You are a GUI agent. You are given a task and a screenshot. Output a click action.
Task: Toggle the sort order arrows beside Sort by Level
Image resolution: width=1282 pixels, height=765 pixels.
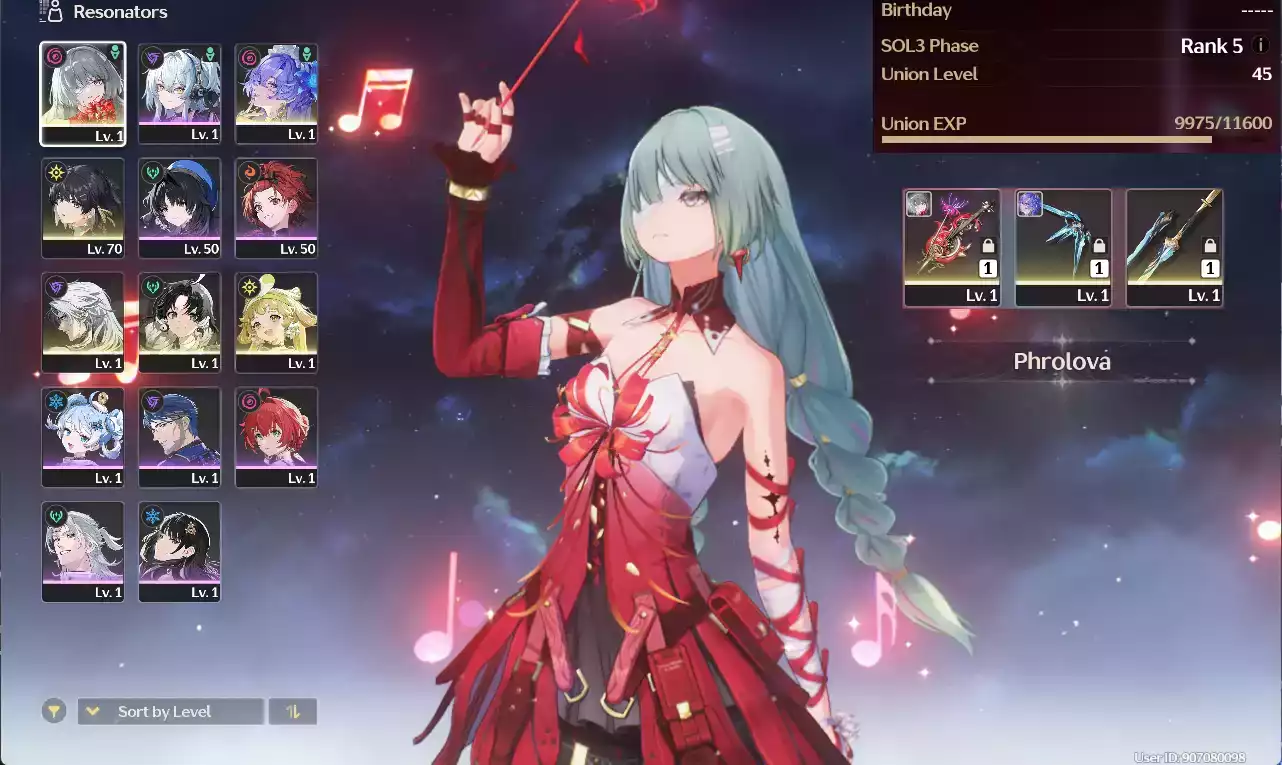[292, 710]
